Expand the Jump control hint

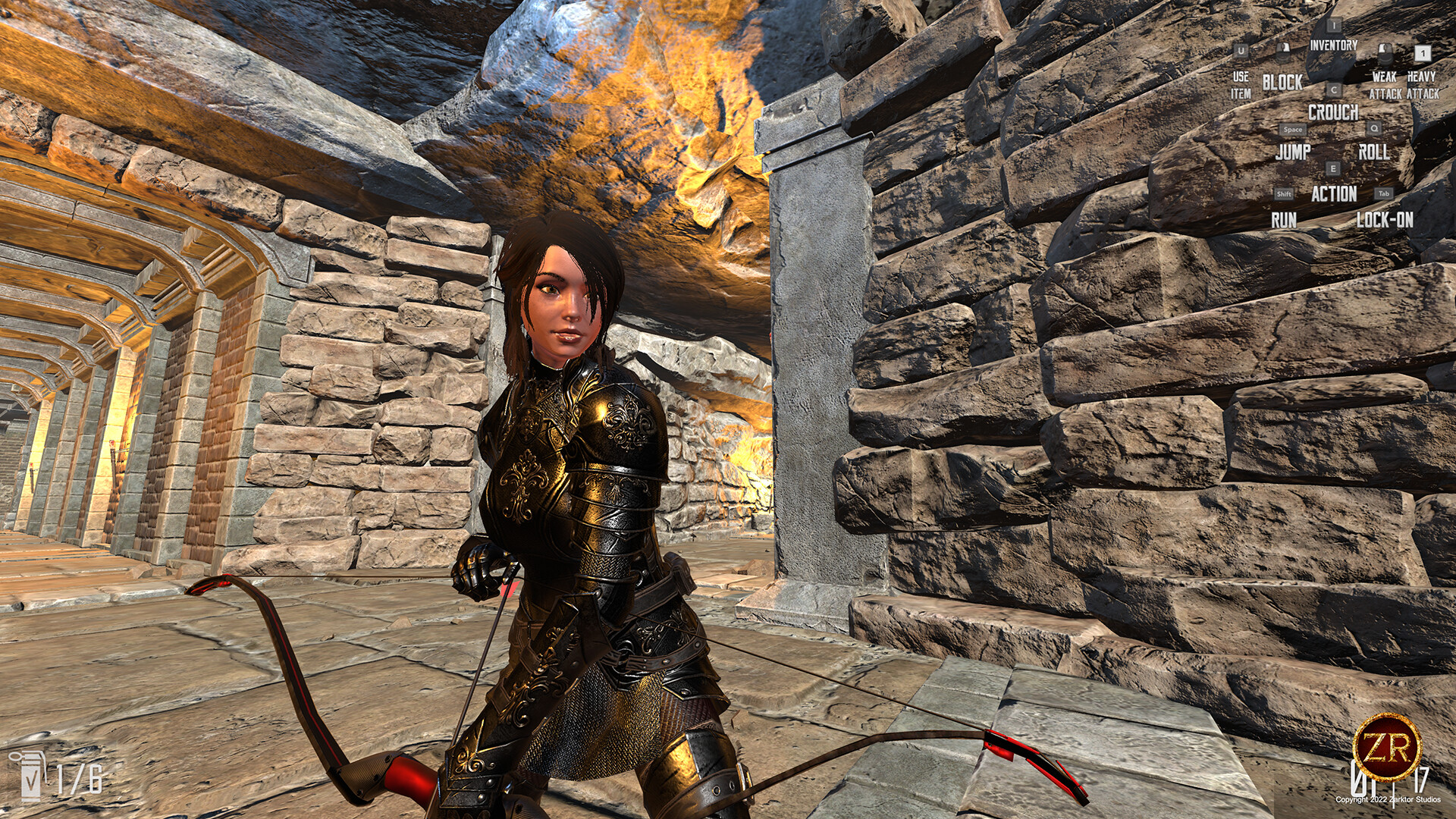click(x=1293, y=151)
